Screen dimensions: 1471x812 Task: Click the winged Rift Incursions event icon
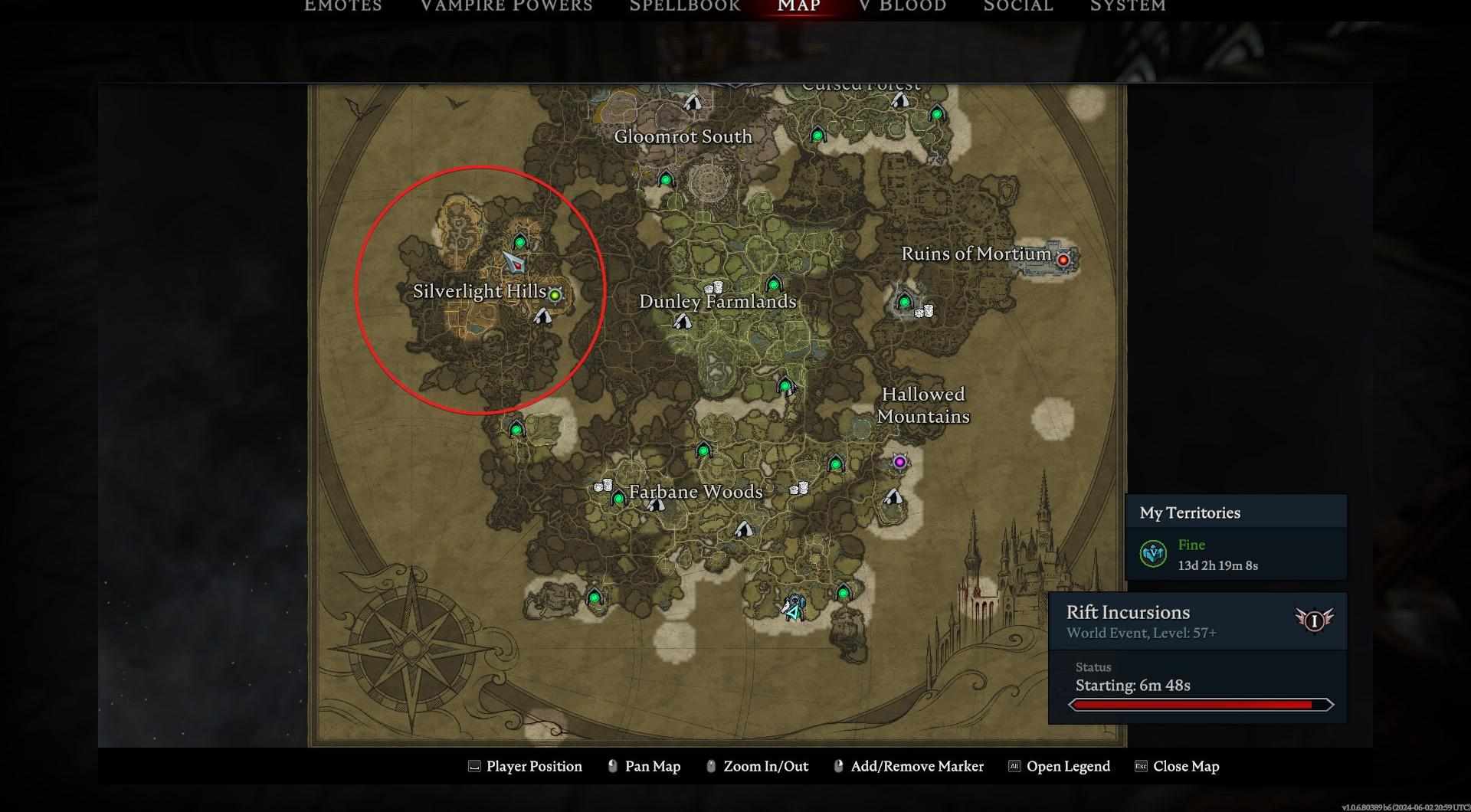tap(1314, 620)
